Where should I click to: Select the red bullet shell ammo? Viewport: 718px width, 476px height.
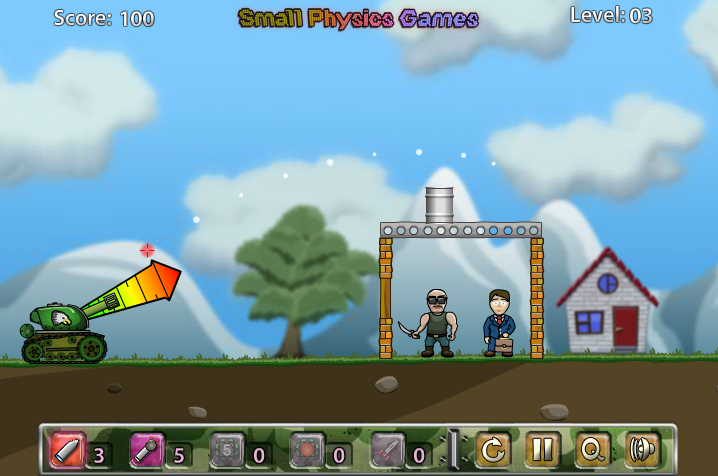tap(66, 449)
